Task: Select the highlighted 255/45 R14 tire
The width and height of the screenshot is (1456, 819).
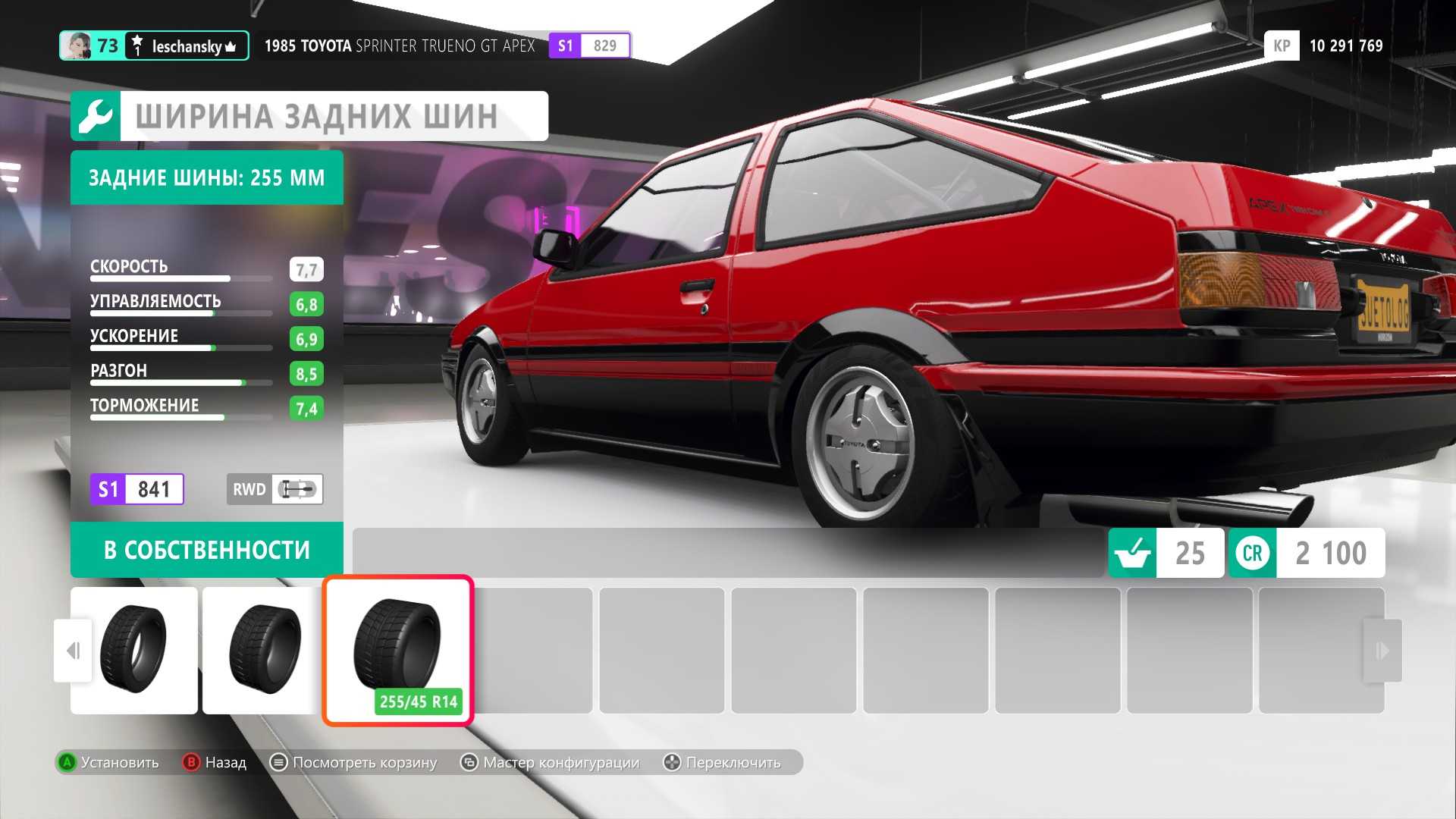Action: click(x=398, y=650)
